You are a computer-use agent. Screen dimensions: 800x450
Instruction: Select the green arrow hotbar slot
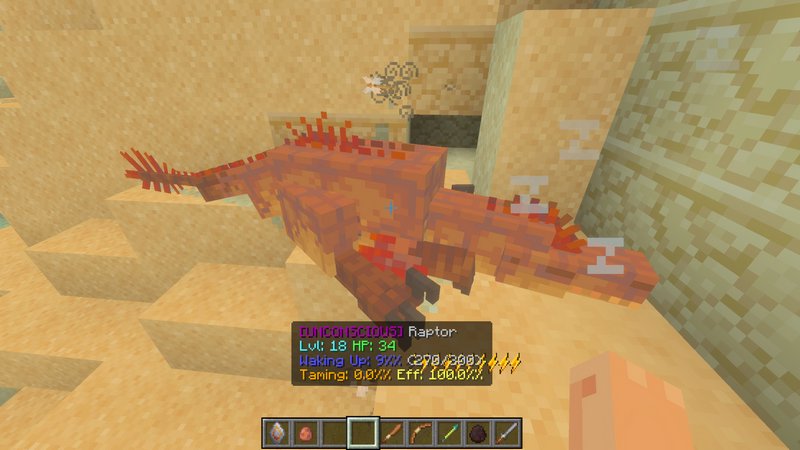(x=451, y=432)
